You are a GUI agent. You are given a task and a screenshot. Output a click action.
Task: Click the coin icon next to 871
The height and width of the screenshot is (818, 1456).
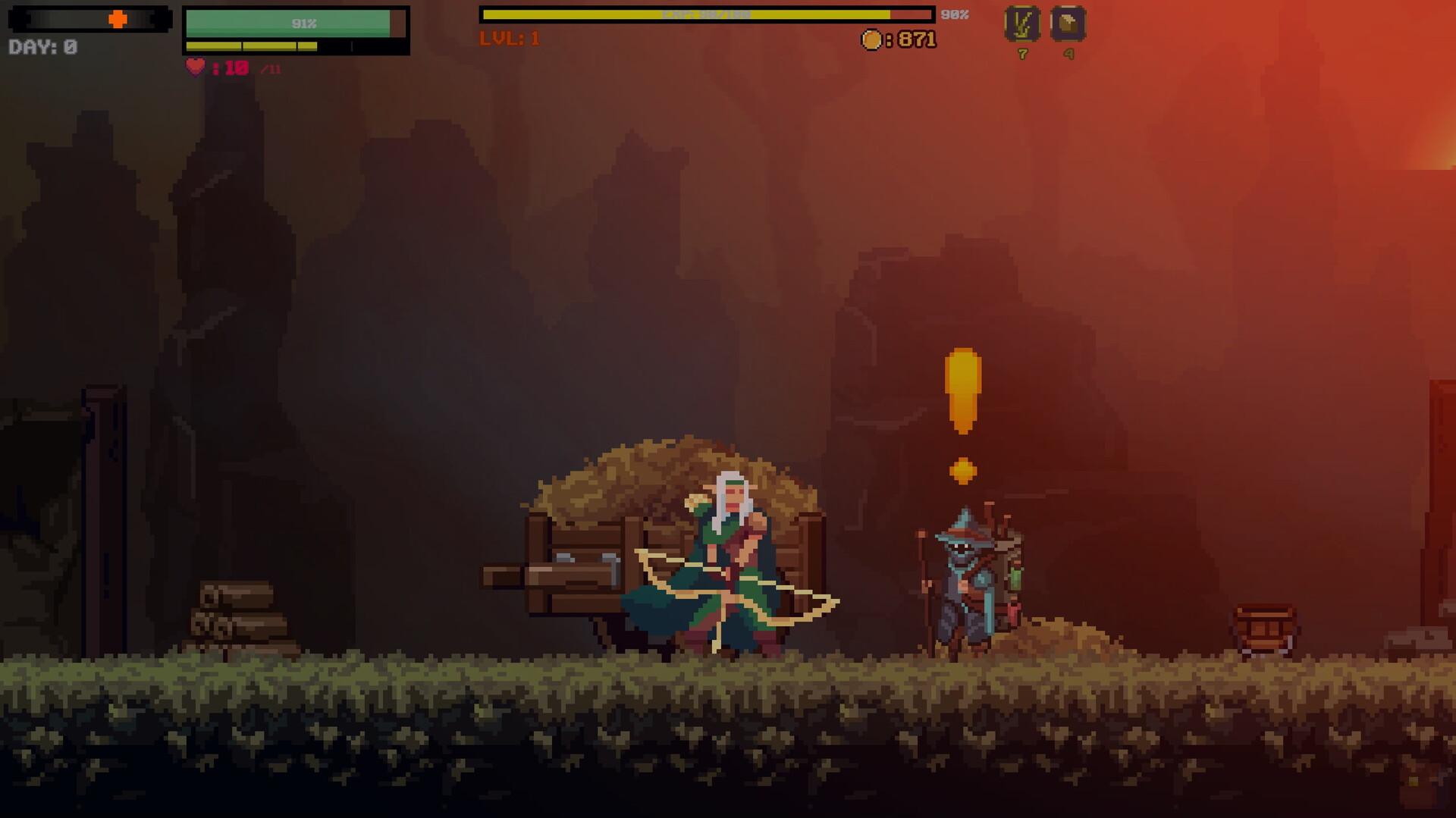point(874,39)
